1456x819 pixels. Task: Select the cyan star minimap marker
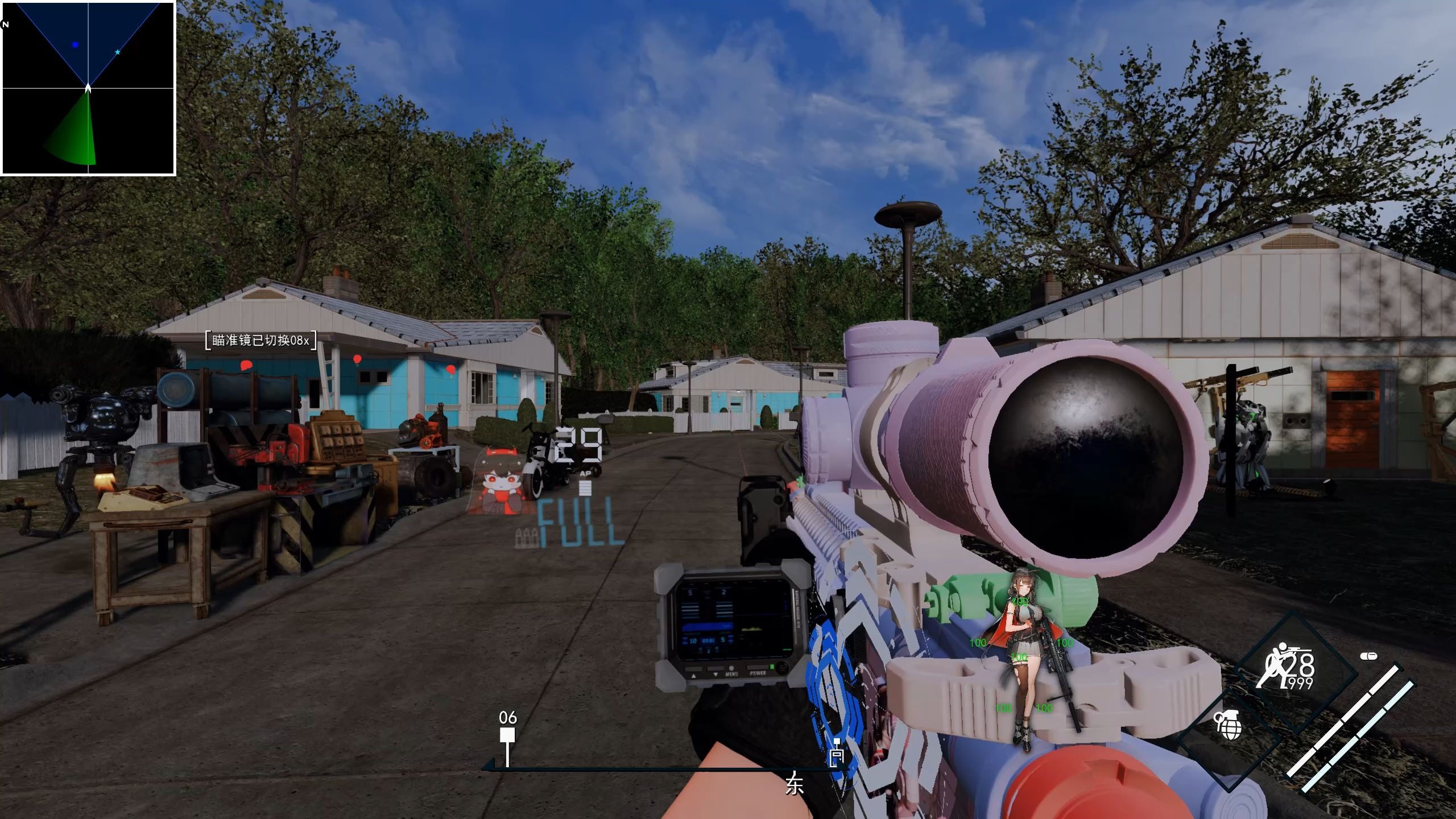[x=118, y=52]
